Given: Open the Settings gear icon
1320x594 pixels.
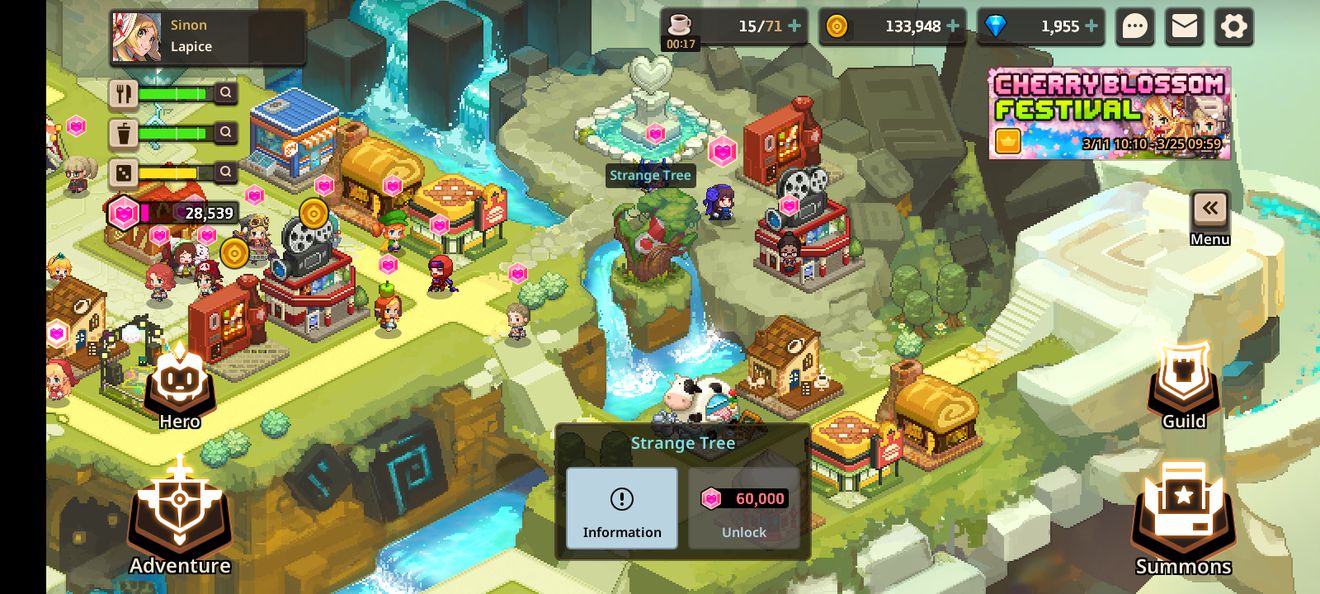Looking at the screenshot, I should 1234,27.
